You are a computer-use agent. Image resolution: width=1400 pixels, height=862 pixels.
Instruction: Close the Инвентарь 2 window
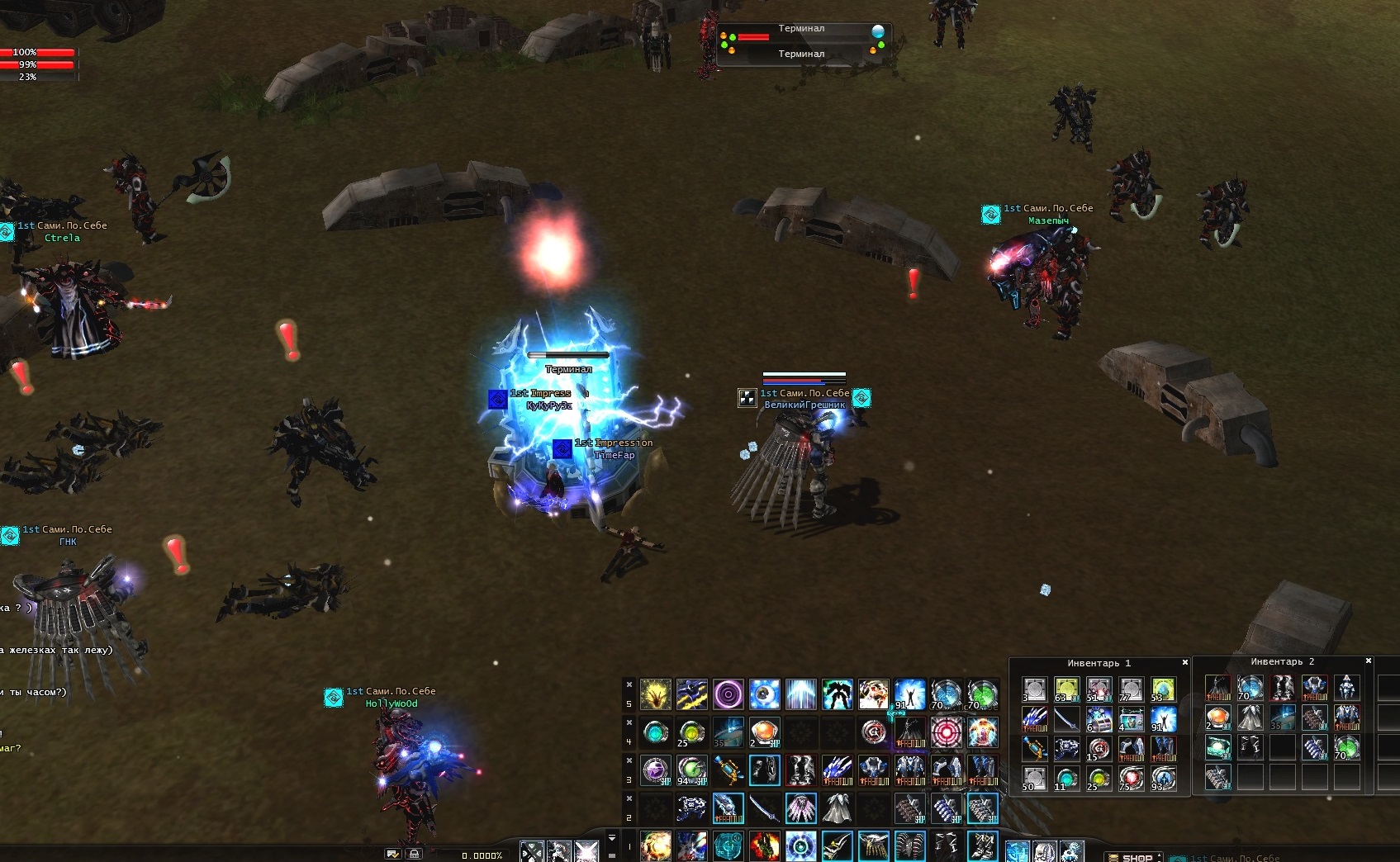1369,661
